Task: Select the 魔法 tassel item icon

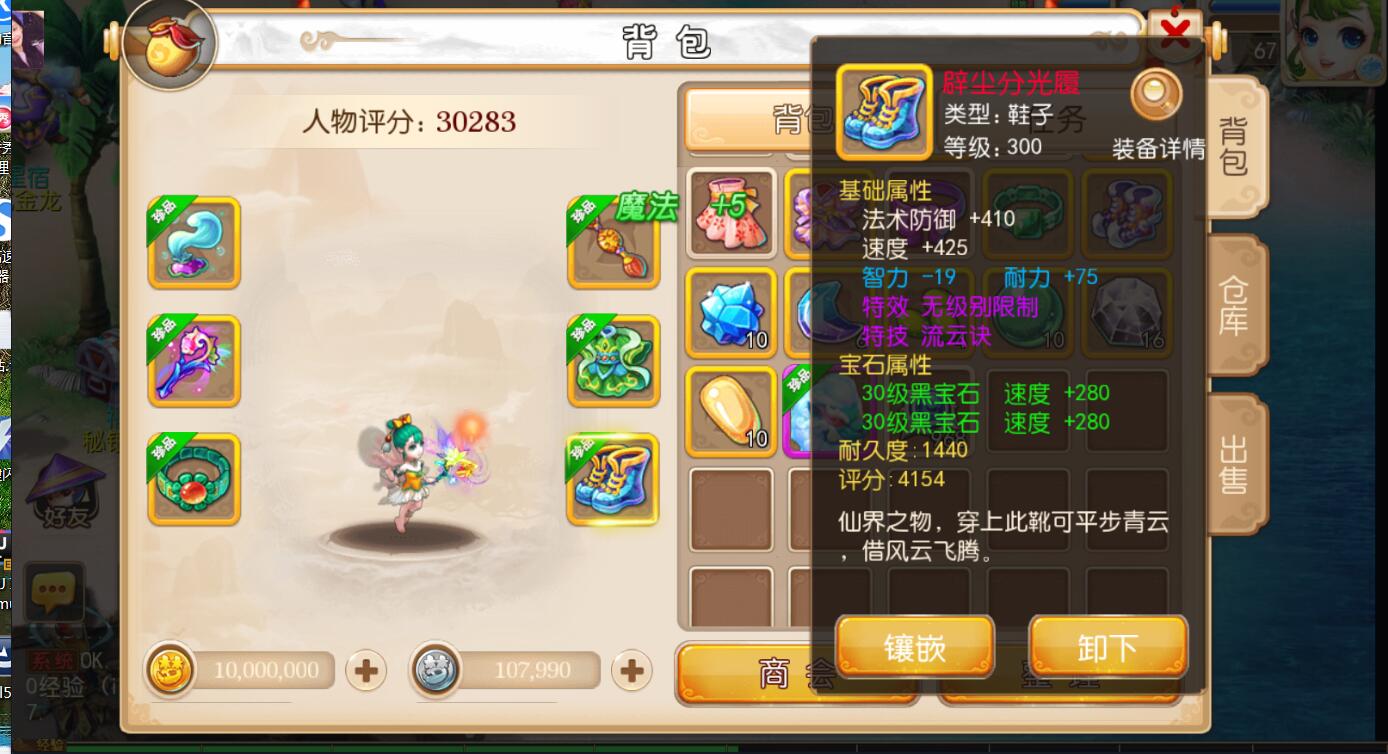Action: 613,241
